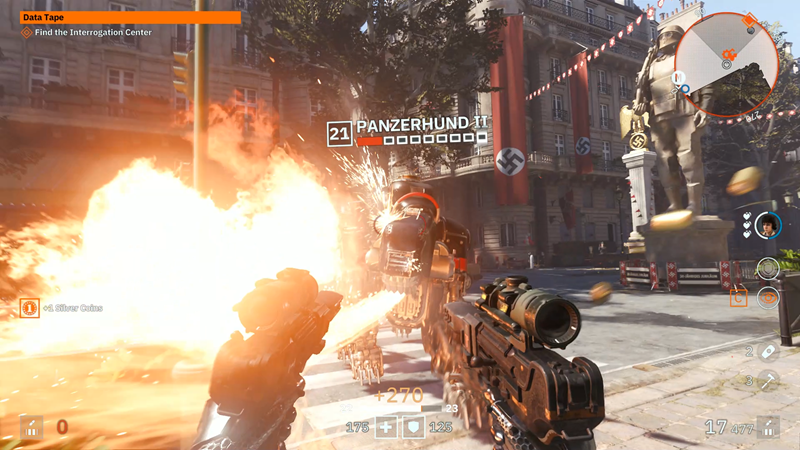The width and height of the screenshot is (800, 450).
Task: Click the co-op partner portrait
Action: click(x=767, y=224)
